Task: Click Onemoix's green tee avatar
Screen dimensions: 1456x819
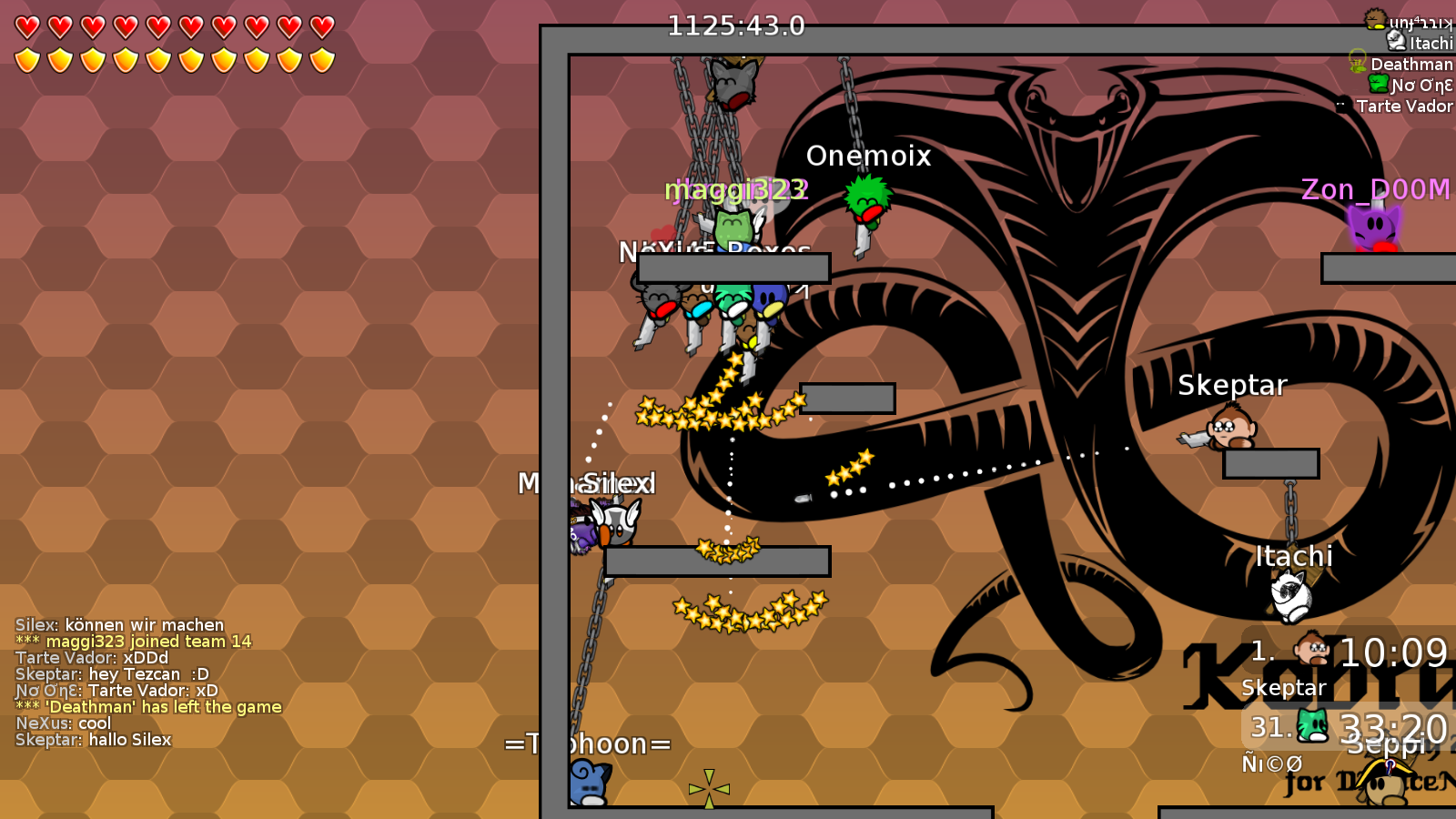Action: tap(866, 198)
